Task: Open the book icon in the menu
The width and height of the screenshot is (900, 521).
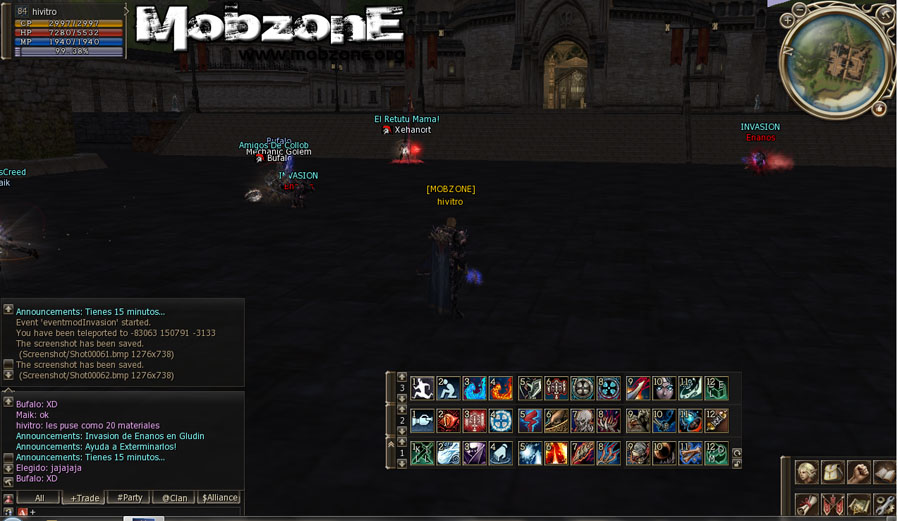Action: pyautogui.click(x=884, y=472)
